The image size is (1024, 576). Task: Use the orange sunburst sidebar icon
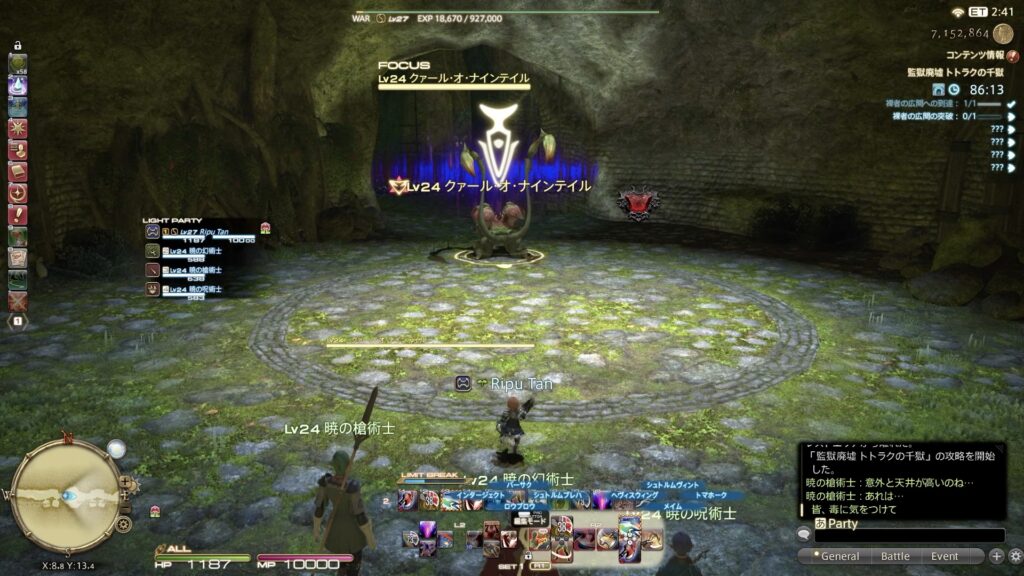18,128
